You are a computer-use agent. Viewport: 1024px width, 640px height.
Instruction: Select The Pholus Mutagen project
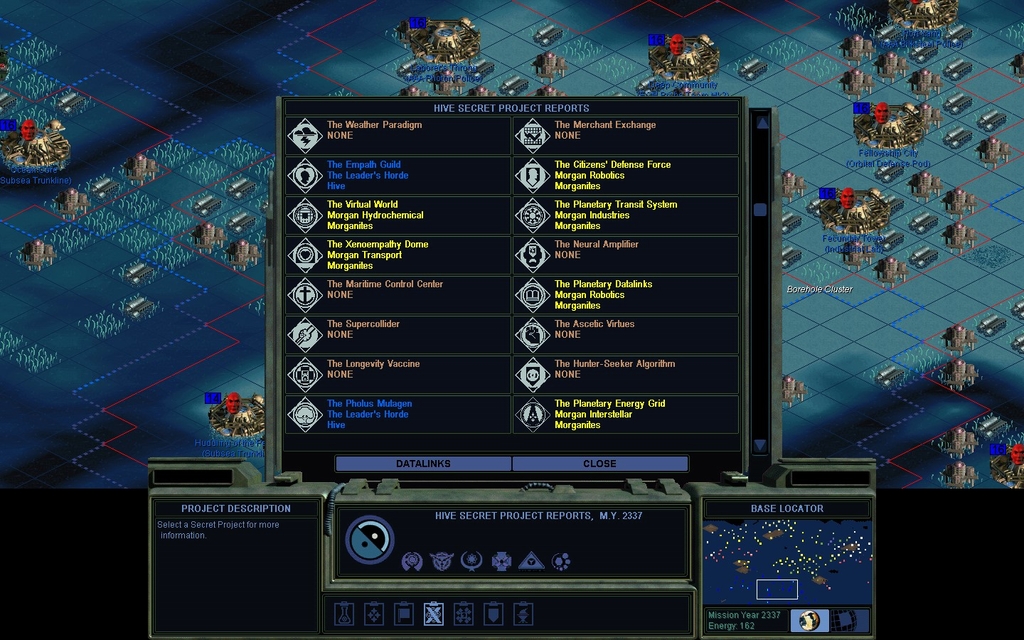[398, 414]
